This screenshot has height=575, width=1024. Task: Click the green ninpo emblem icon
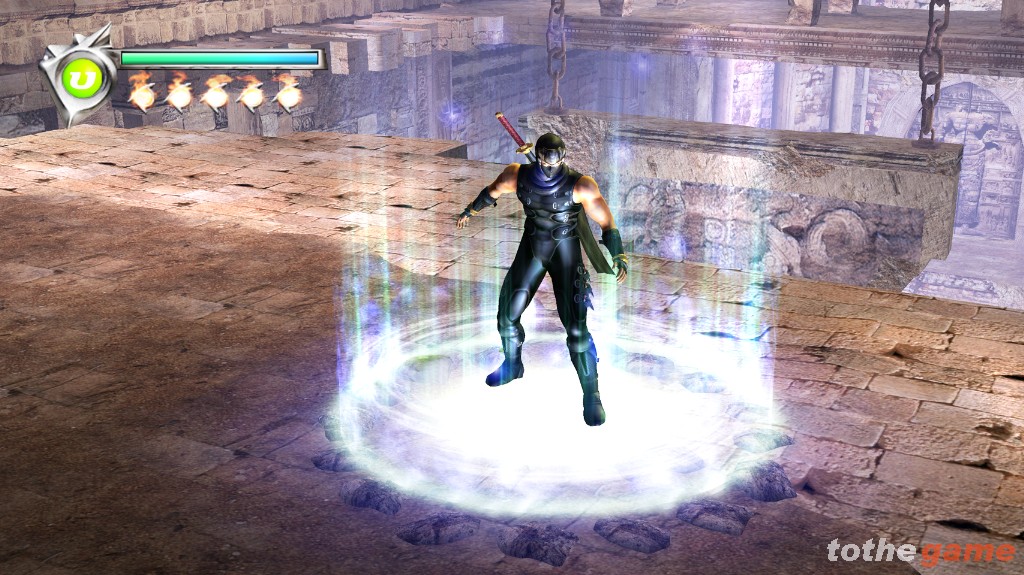coord(75,76)
